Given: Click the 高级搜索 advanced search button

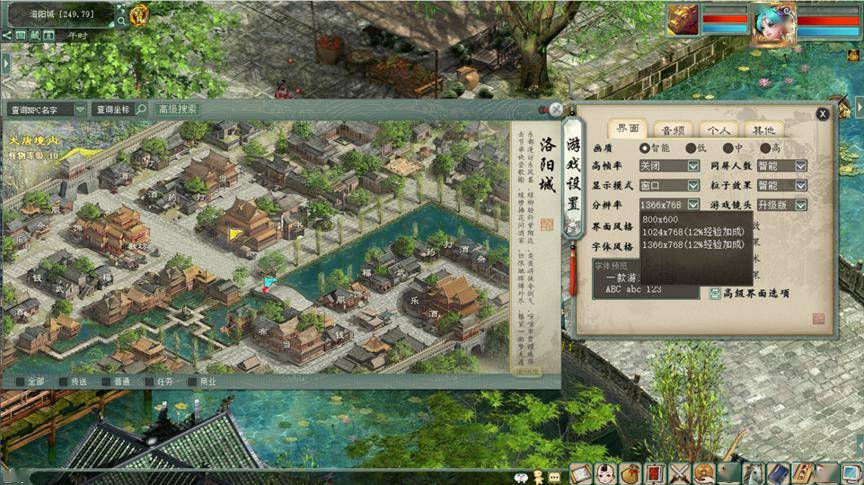Looking at the screenshot, I should (178, 109).
